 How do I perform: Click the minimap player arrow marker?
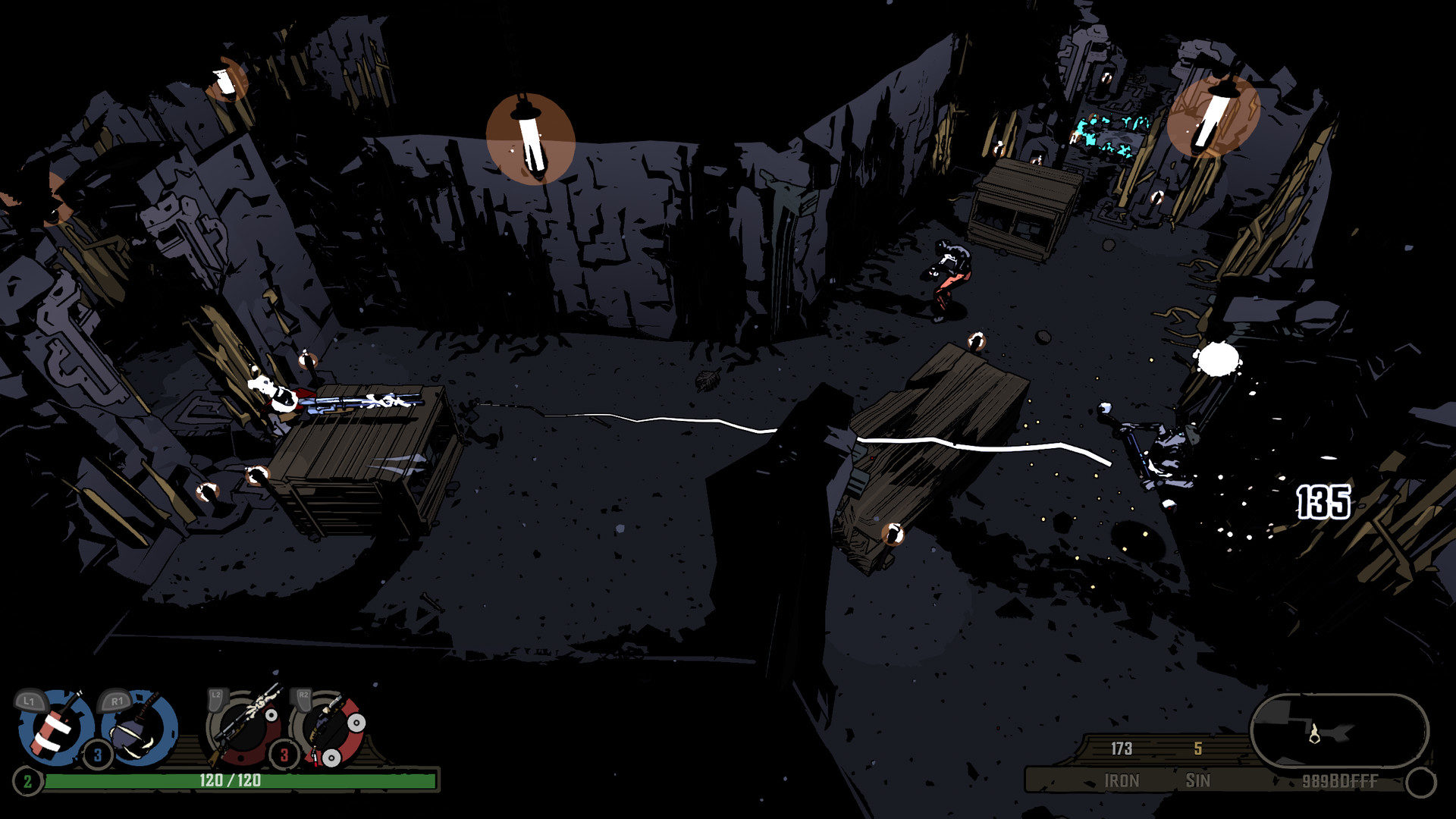[1316, 734]
